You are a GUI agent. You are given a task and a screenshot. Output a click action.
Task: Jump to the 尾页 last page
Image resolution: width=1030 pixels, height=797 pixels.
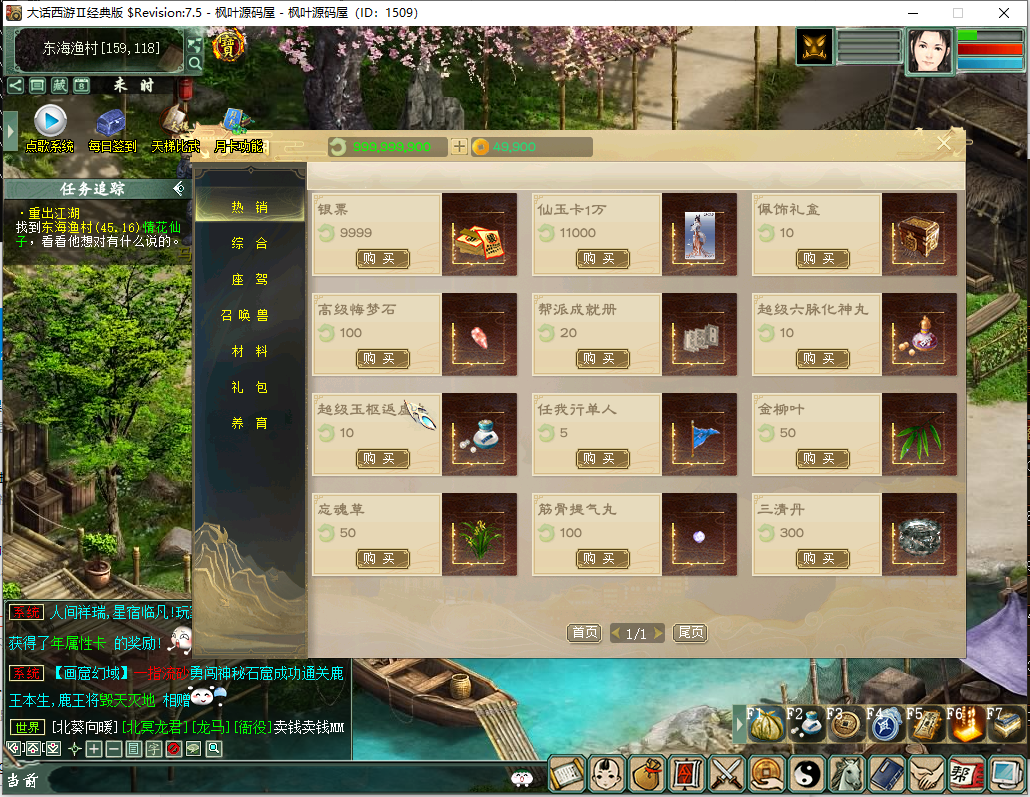tap(690, 633)
